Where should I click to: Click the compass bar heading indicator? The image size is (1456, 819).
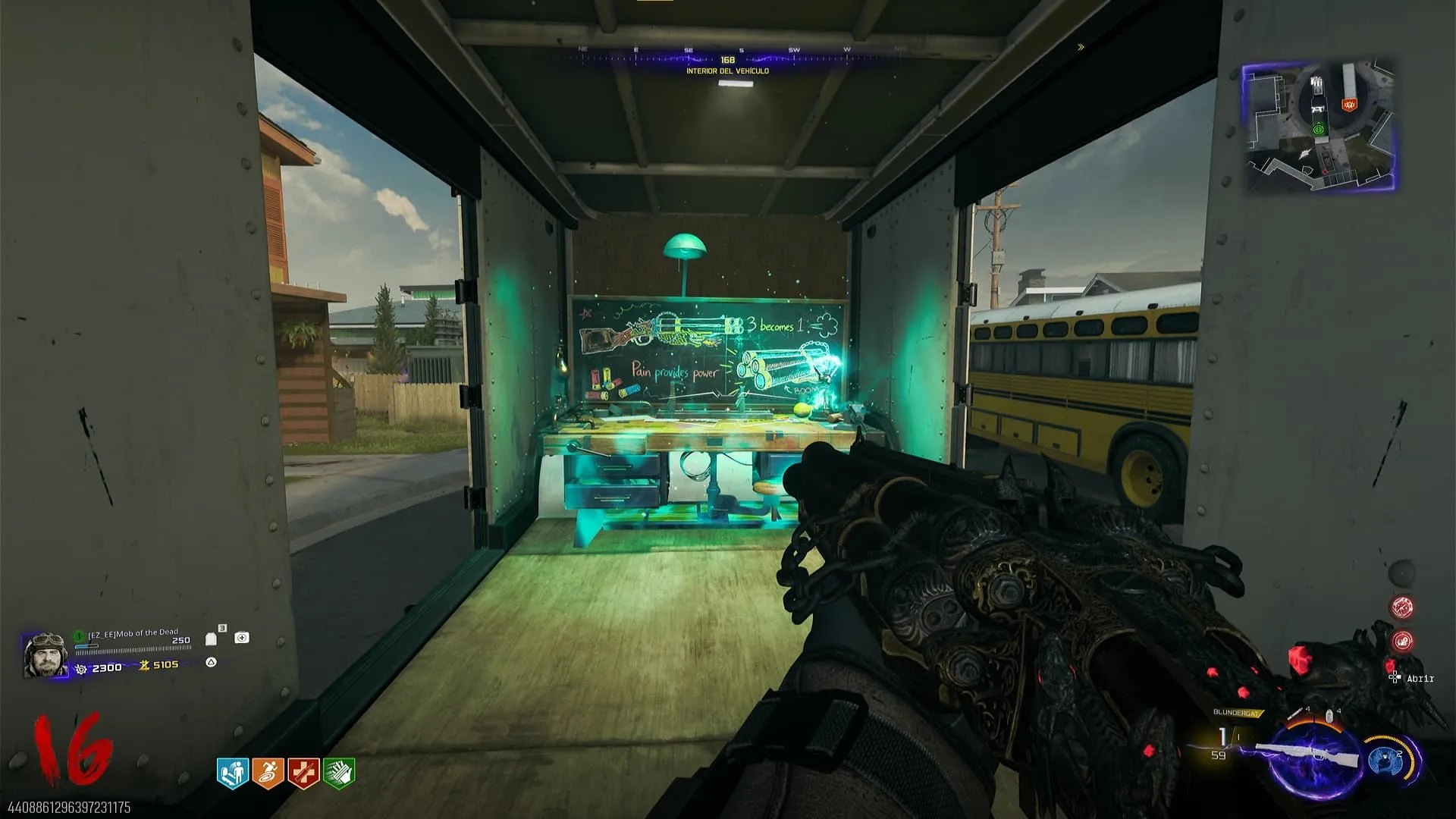727,60
